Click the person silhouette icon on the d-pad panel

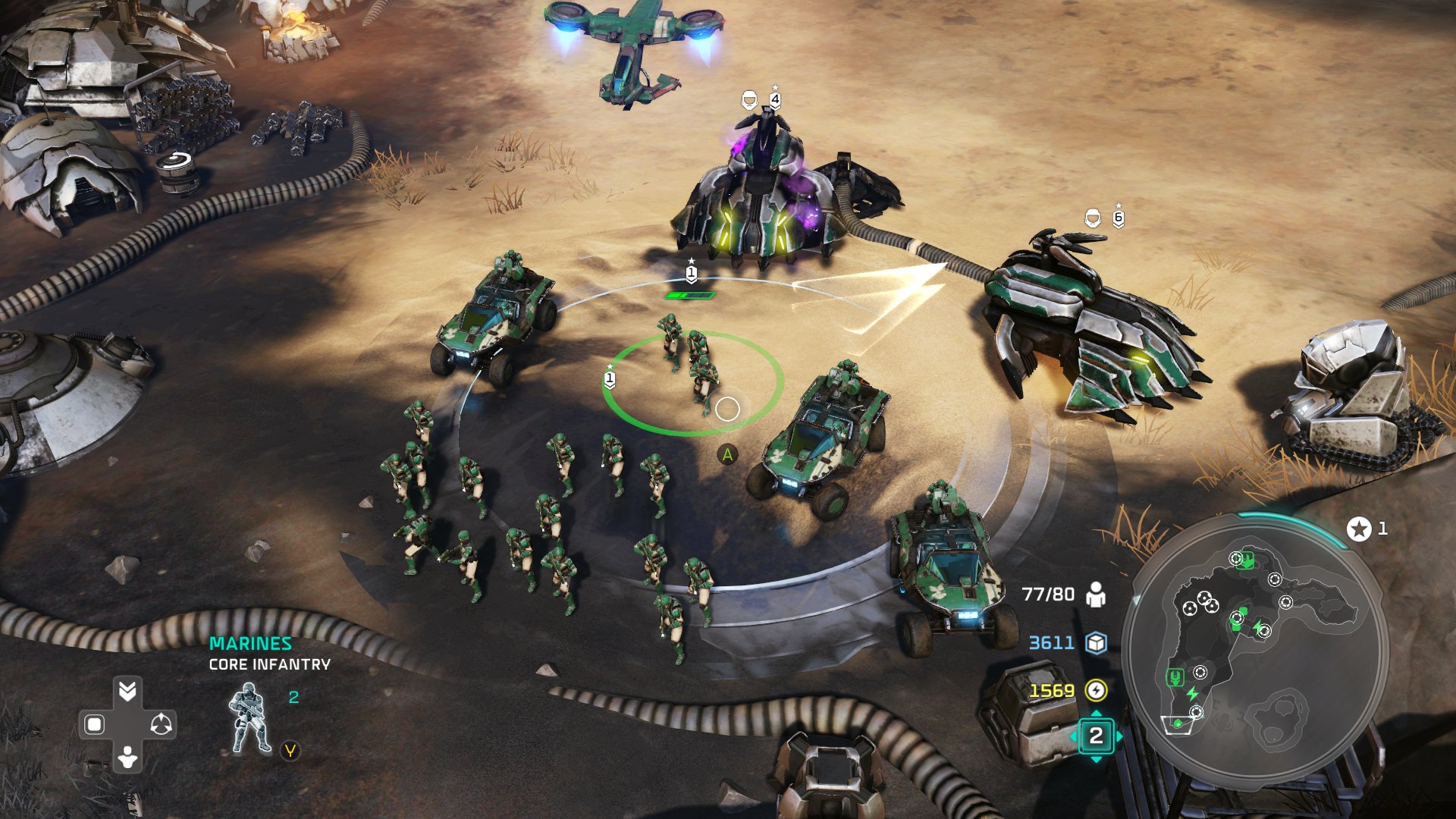coord(127,757)
